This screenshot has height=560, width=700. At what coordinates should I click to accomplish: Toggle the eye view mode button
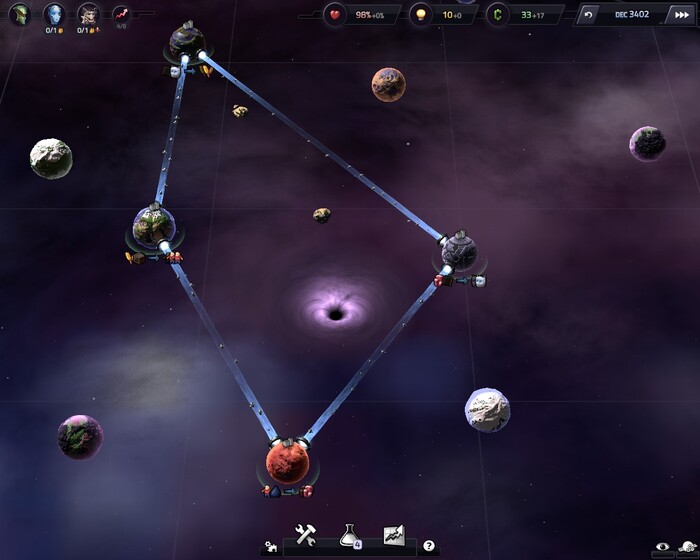click(661, 547)
